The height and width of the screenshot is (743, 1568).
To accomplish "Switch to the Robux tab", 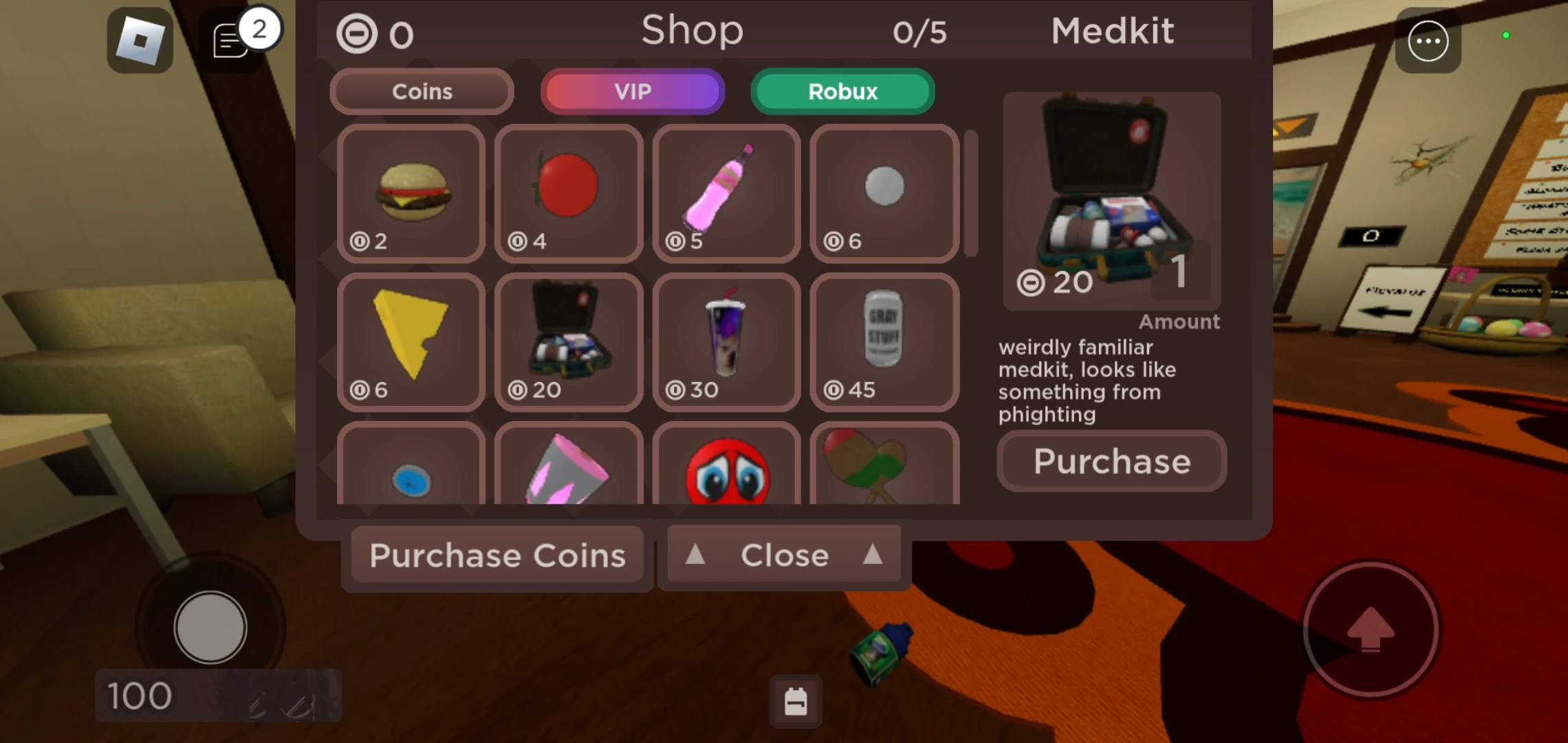I will pos(842,91).
